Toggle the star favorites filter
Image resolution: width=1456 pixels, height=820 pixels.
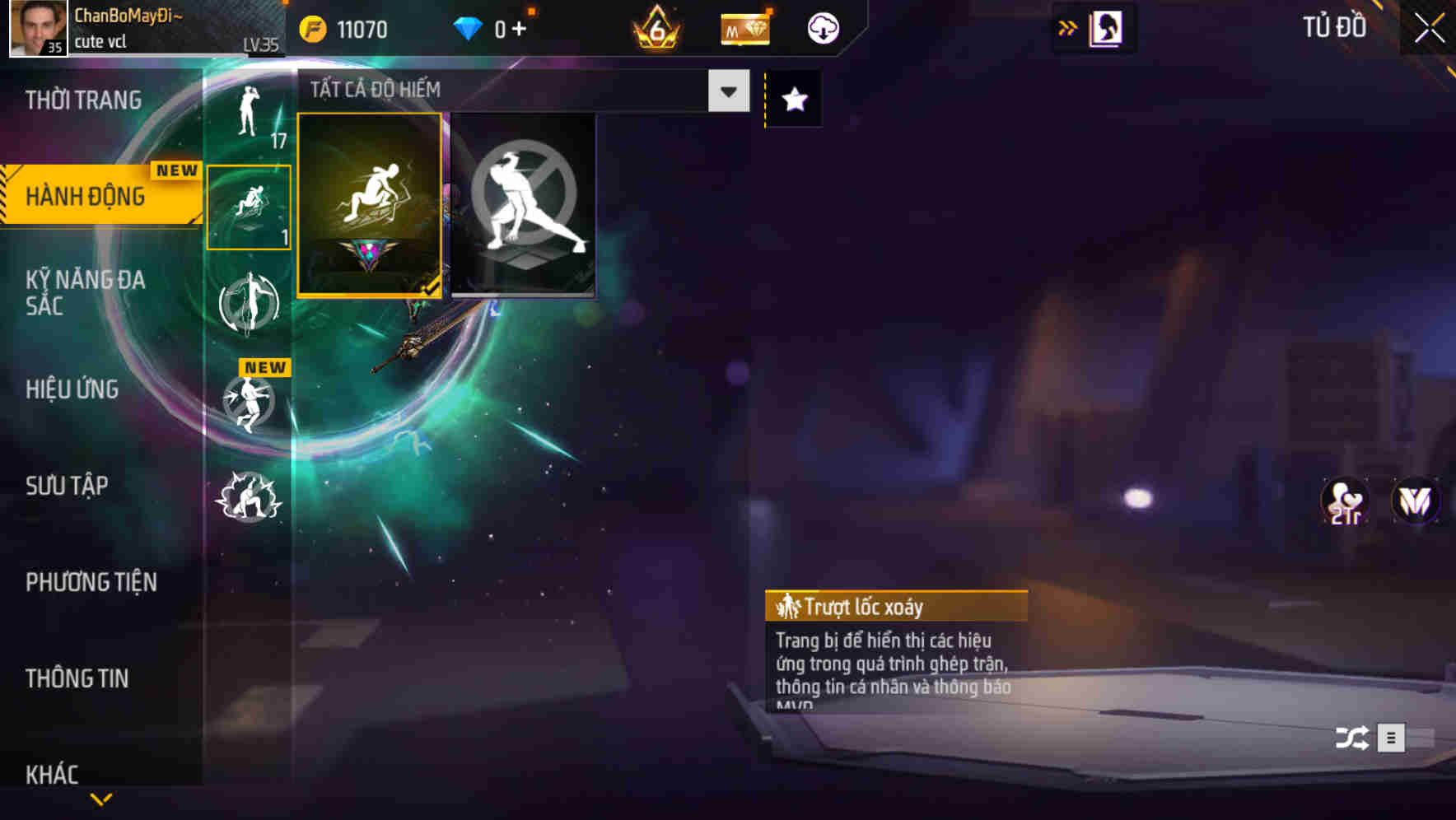tap(791, 100)
